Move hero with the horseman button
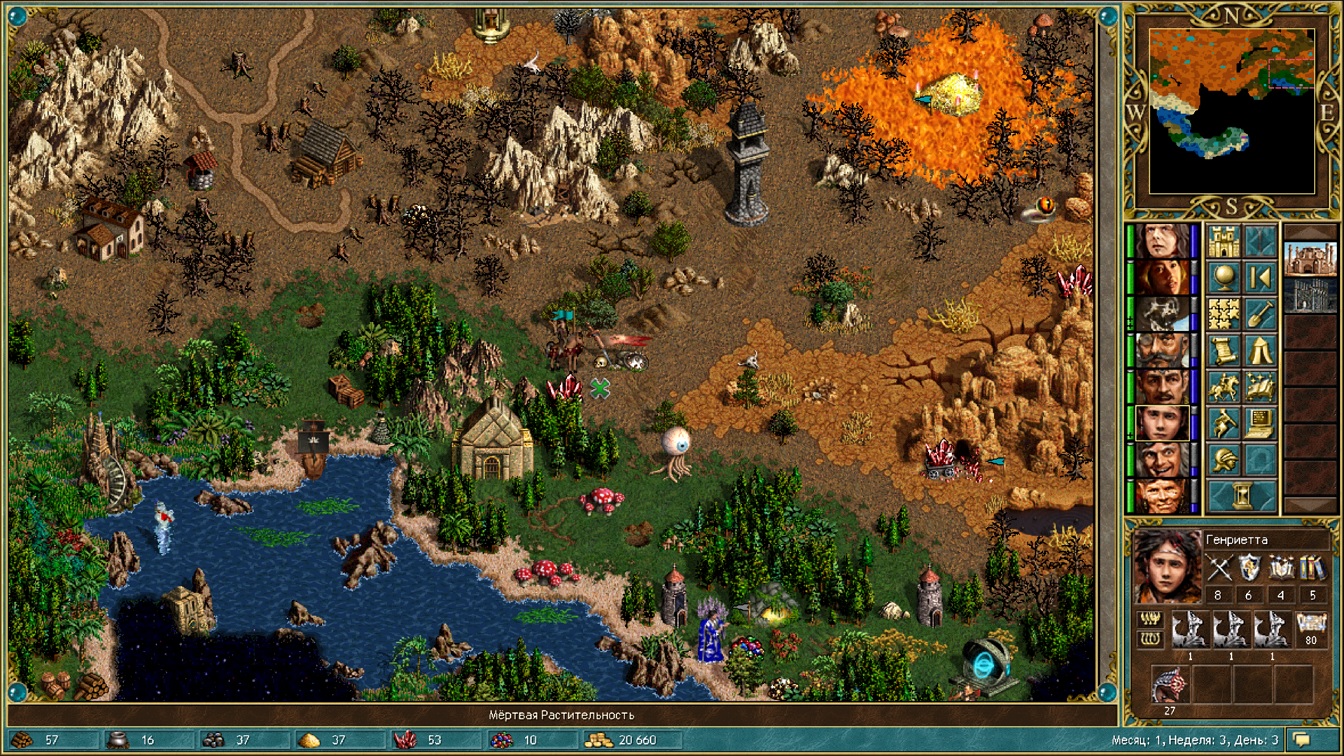1344x756 pixels. pos(1224,386)
